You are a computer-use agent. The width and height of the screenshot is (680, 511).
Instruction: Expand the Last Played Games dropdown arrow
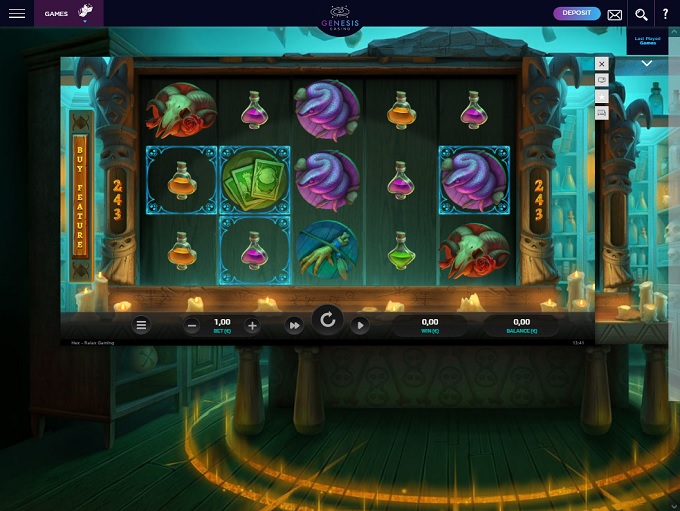click(x=647, y=64)
